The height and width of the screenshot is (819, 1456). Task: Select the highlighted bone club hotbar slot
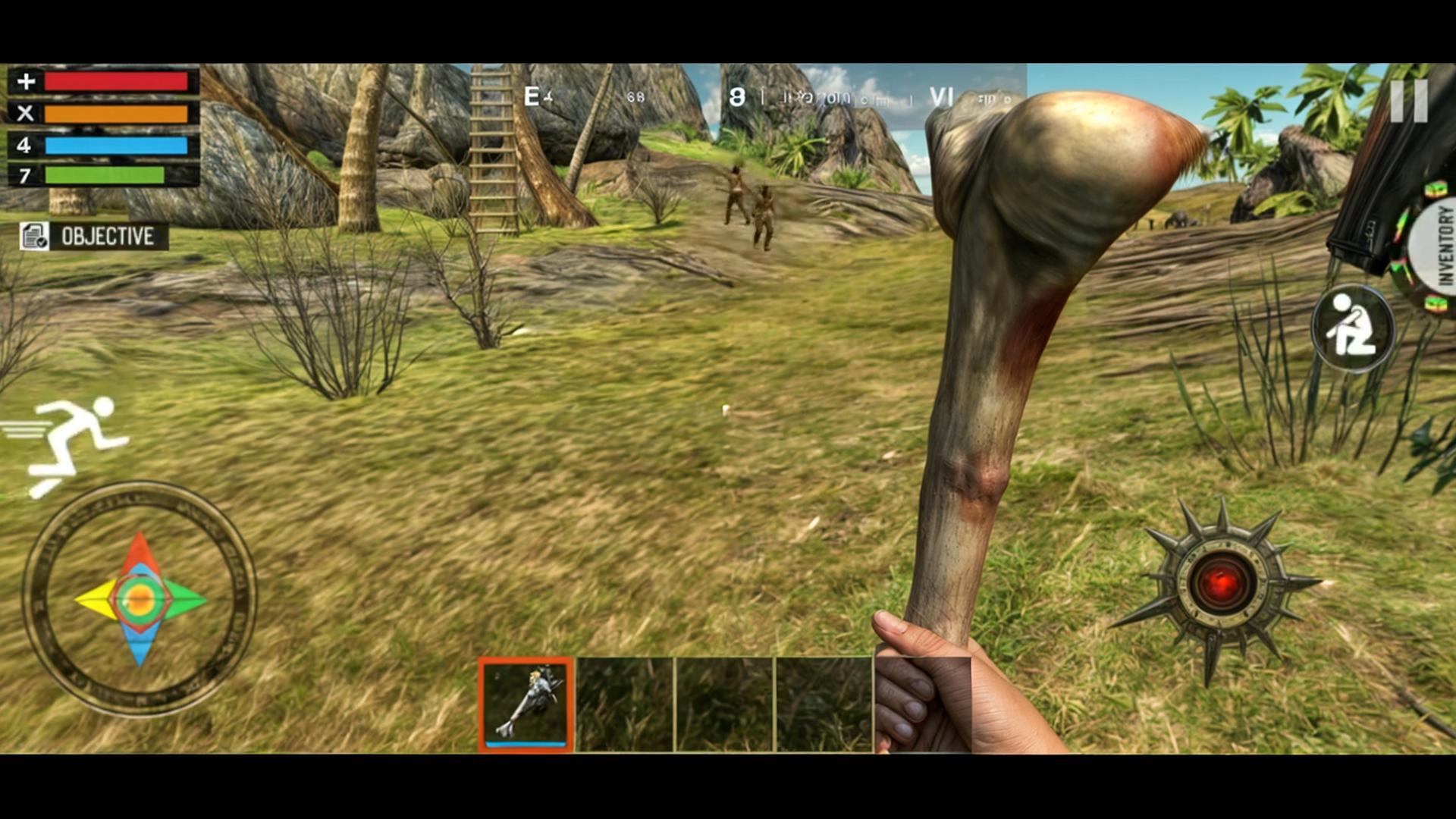tap(526, 704)
